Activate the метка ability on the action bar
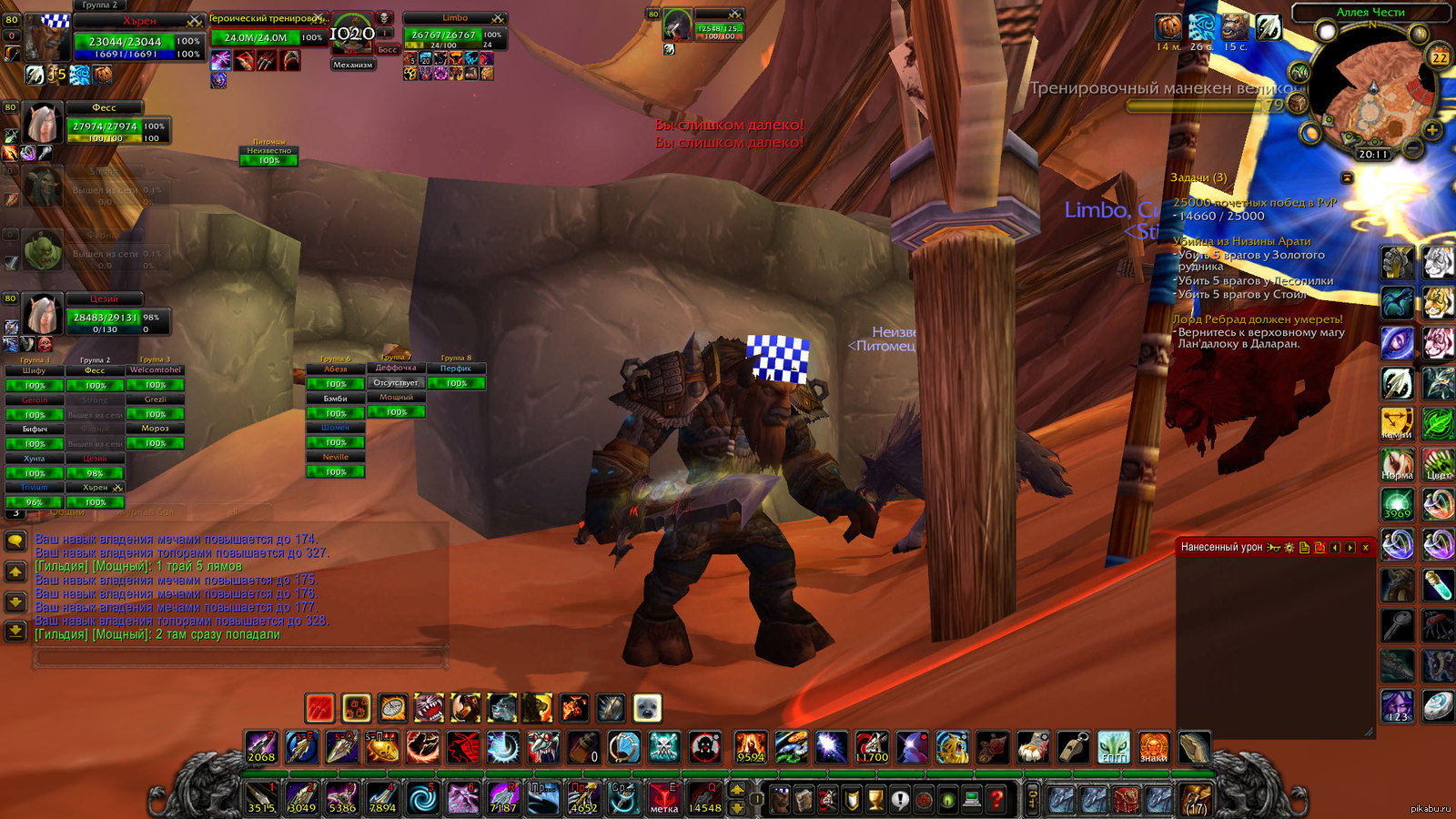Image resolution: width=1456 pixels, height=819 pixels. coord(663,799)
